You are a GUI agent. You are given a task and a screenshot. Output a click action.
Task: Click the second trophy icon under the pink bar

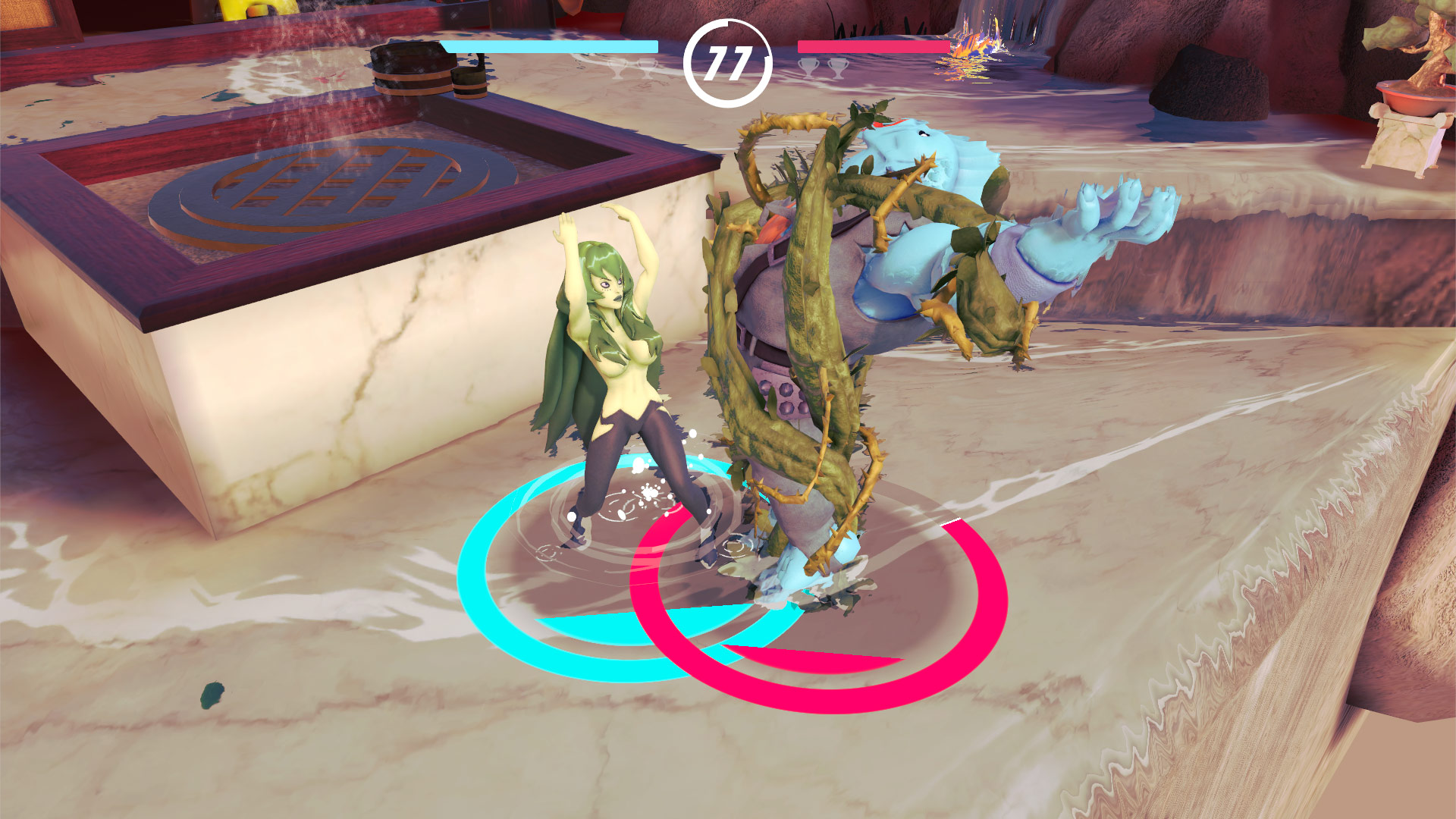click(839, 68)
